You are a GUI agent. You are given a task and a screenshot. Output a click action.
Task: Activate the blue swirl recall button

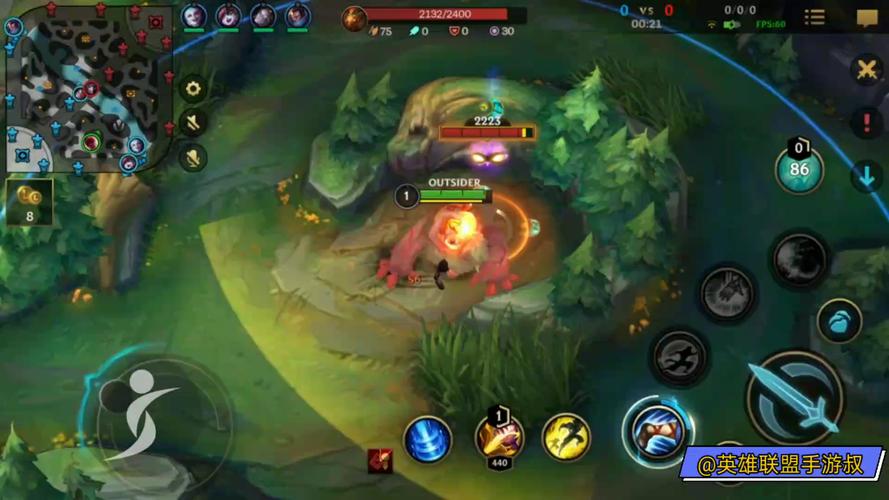(427, 439)
